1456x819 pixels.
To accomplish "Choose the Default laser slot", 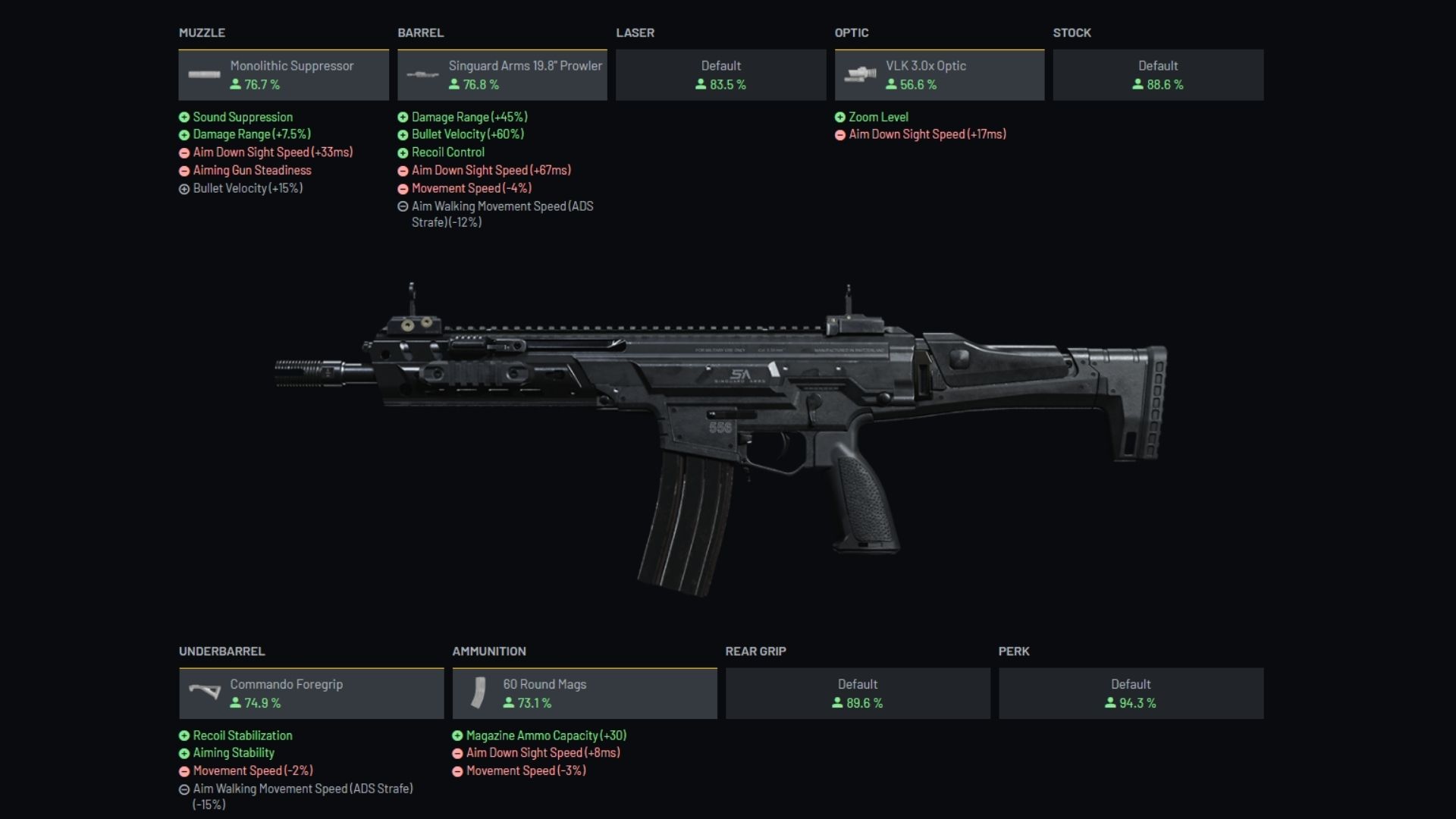I will click(x=720, y=75).
